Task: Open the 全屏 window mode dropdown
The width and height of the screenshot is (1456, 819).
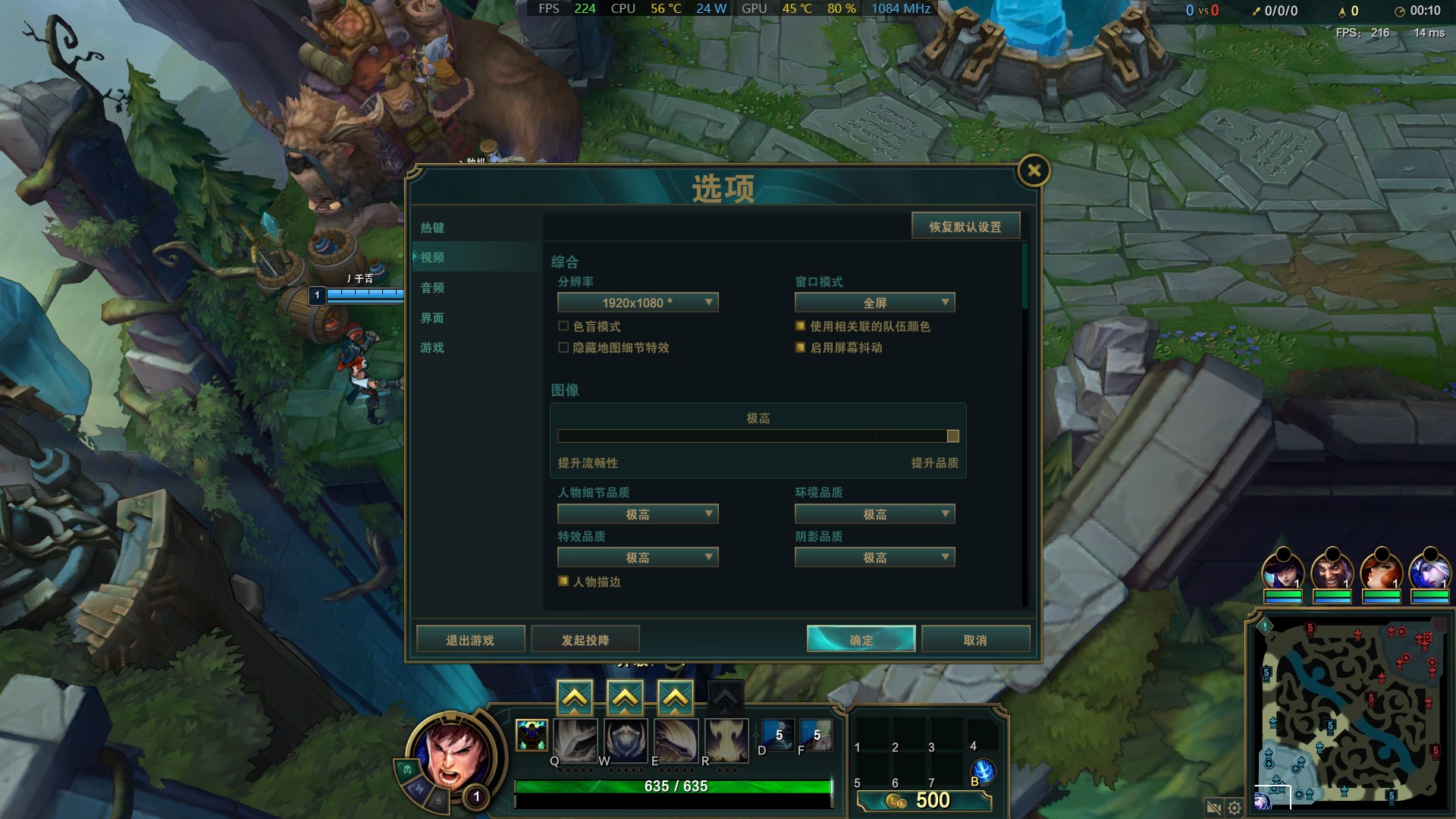Action: (874, 302)
